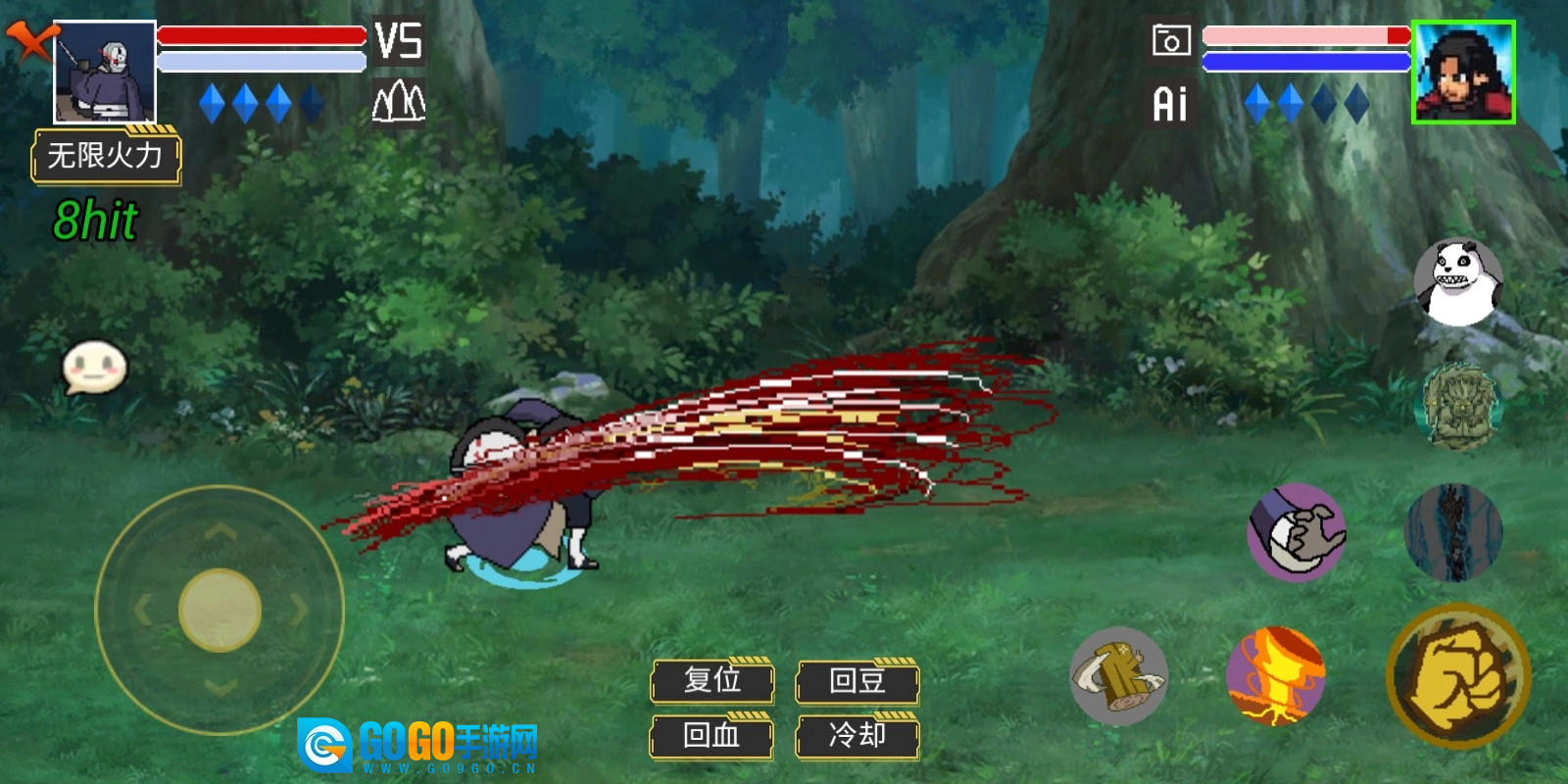Tap the 复位 reset button
The width and height of the screenshot is (1568, 784).
(x=712, y=681)
